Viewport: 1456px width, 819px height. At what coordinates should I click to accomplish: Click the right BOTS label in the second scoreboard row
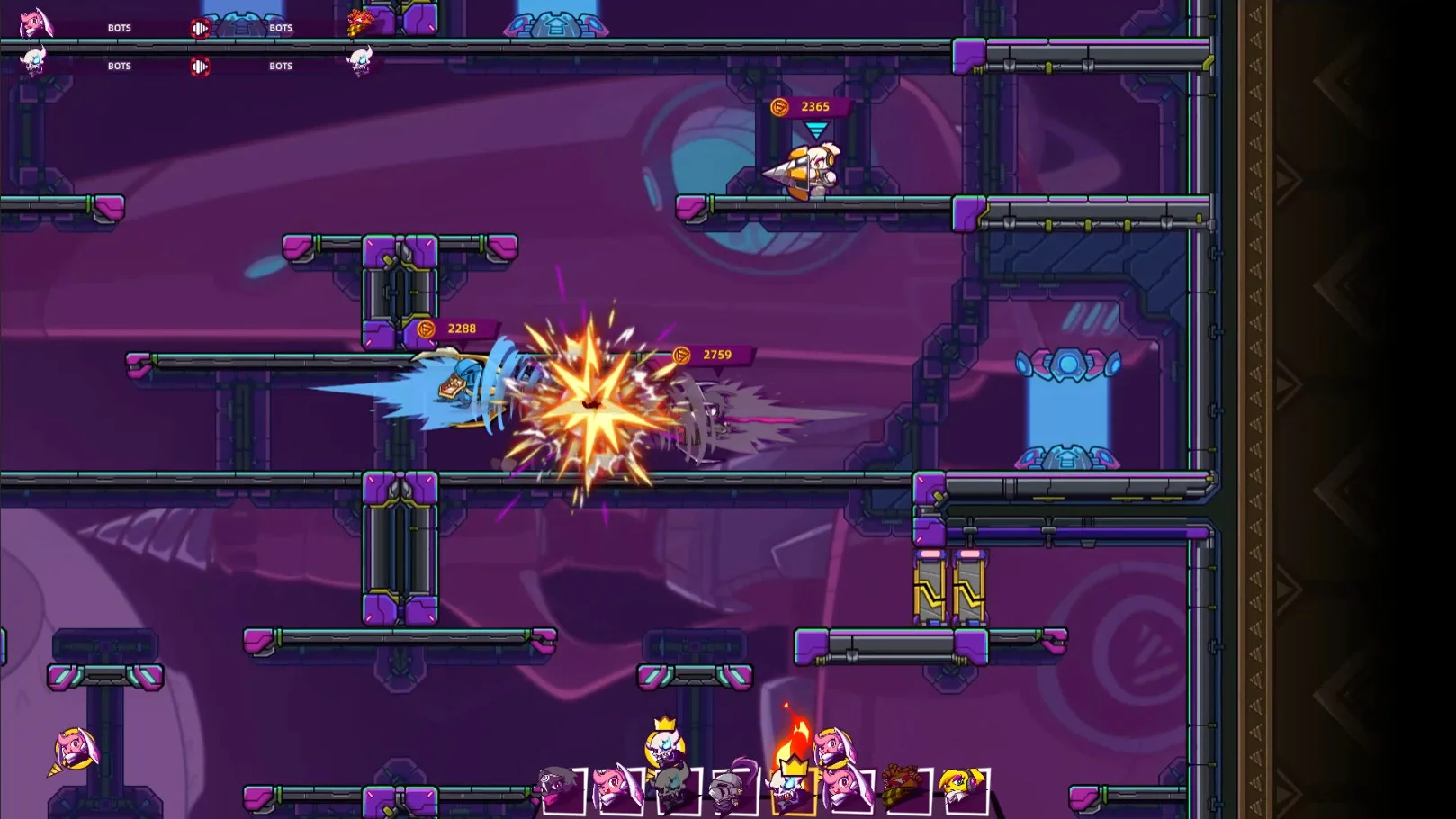tap(280, 66)
